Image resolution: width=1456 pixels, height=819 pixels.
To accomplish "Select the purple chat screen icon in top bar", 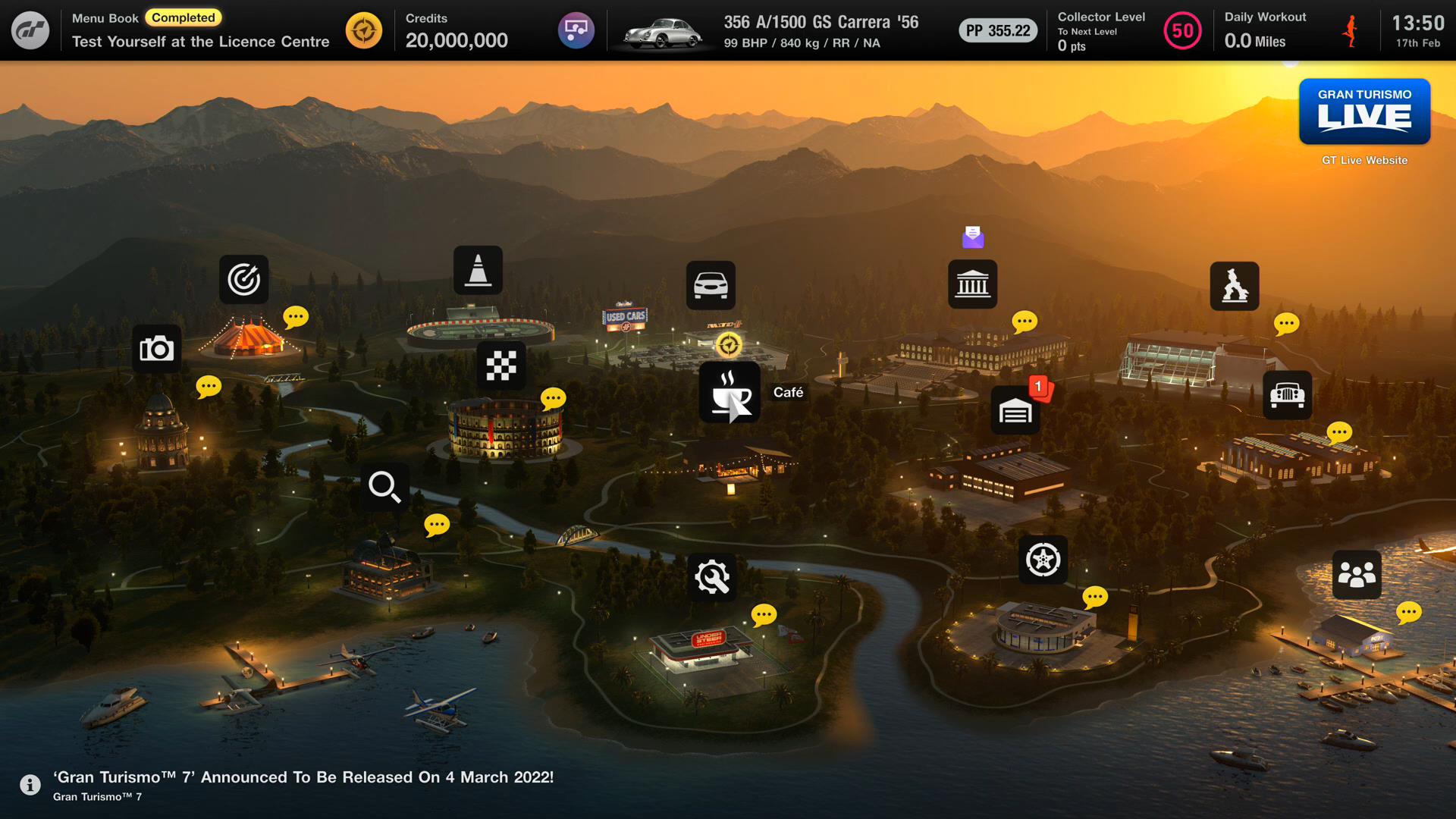I will coord(576,30).
